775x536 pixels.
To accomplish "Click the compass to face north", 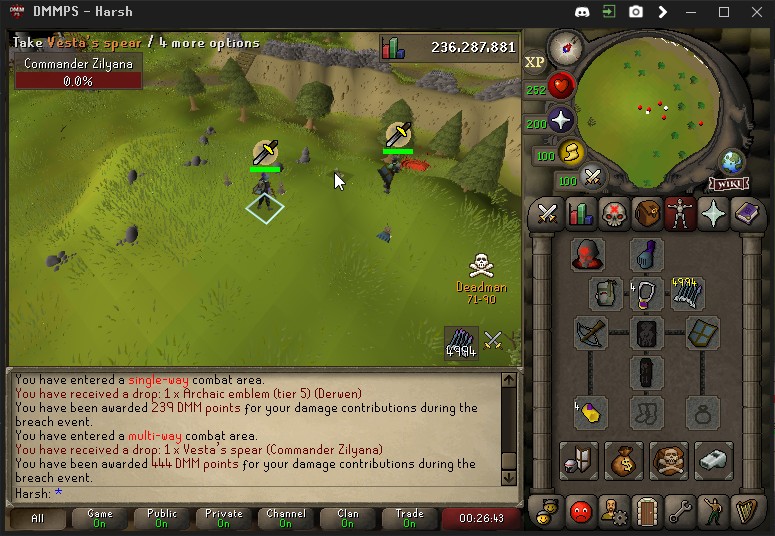I will (565, 45).
